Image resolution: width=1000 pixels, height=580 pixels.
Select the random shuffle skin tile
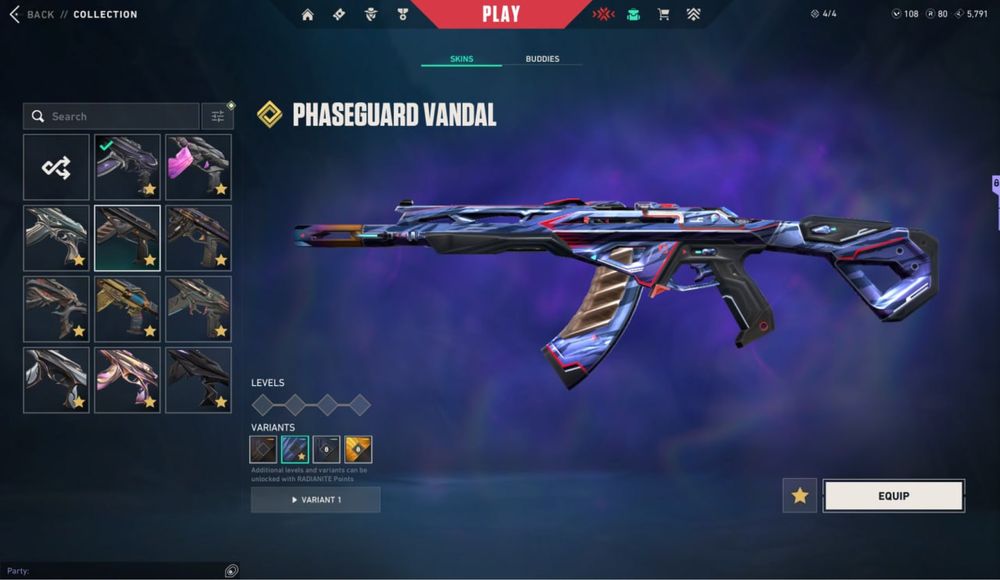coord(56,167)
